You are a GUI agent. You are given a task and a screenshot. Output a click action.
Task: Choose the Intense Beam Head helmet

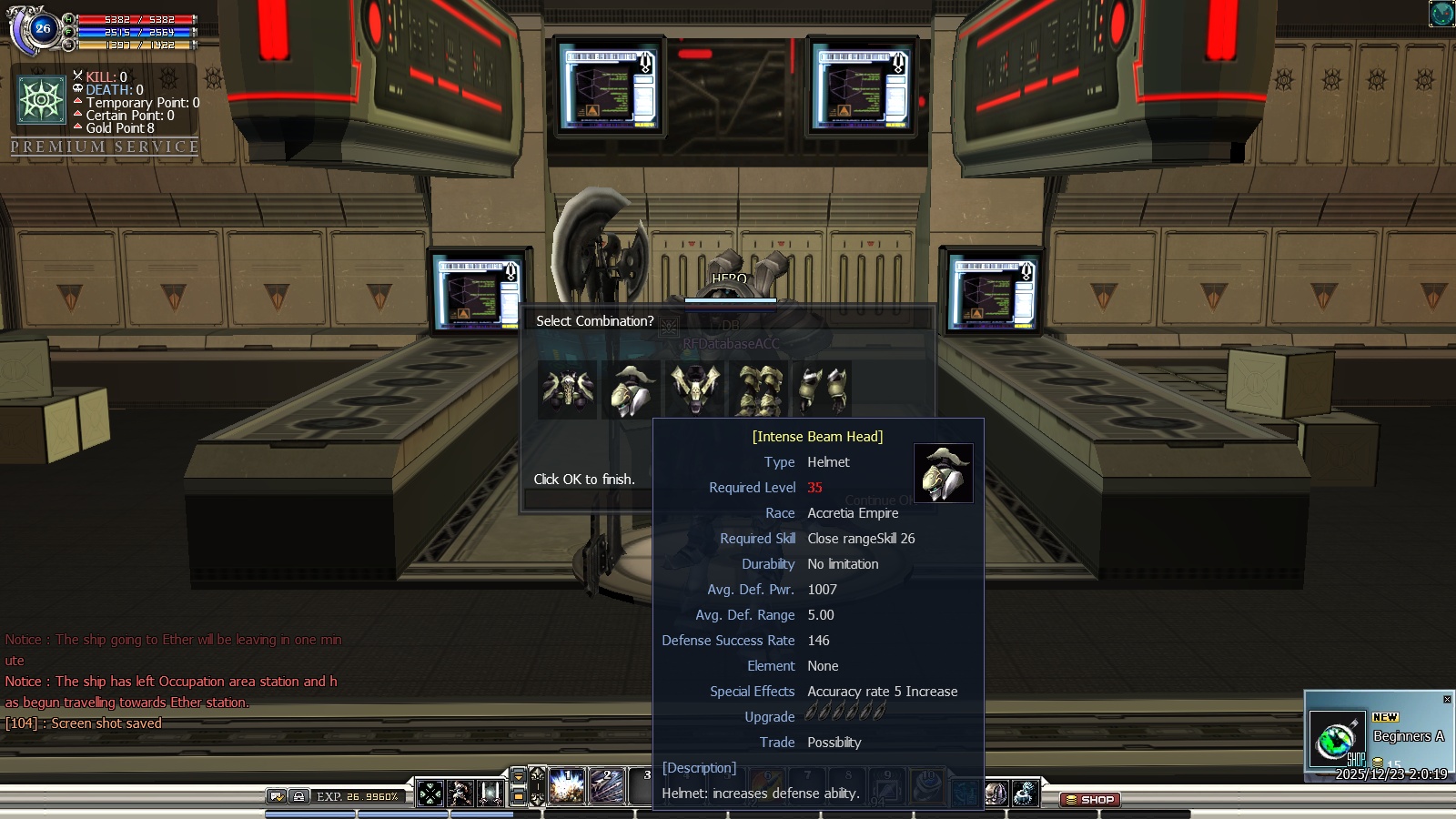(632, 389)
